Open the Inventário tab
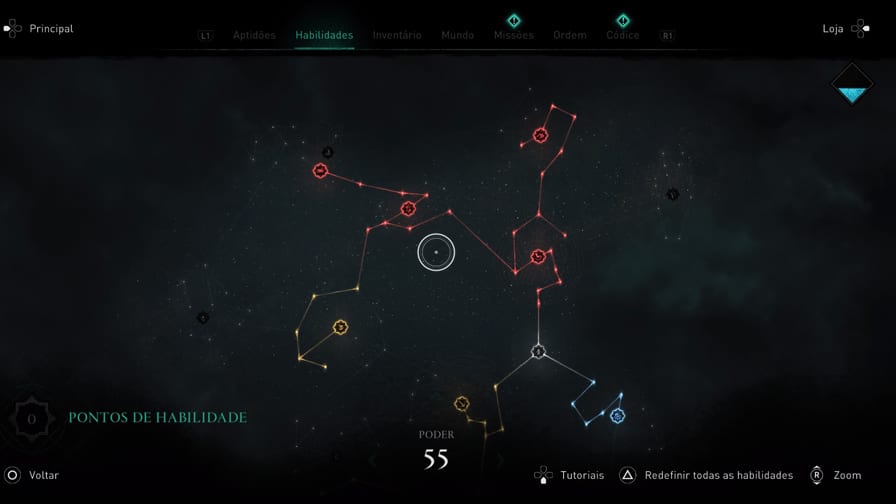 coord(397,35)
